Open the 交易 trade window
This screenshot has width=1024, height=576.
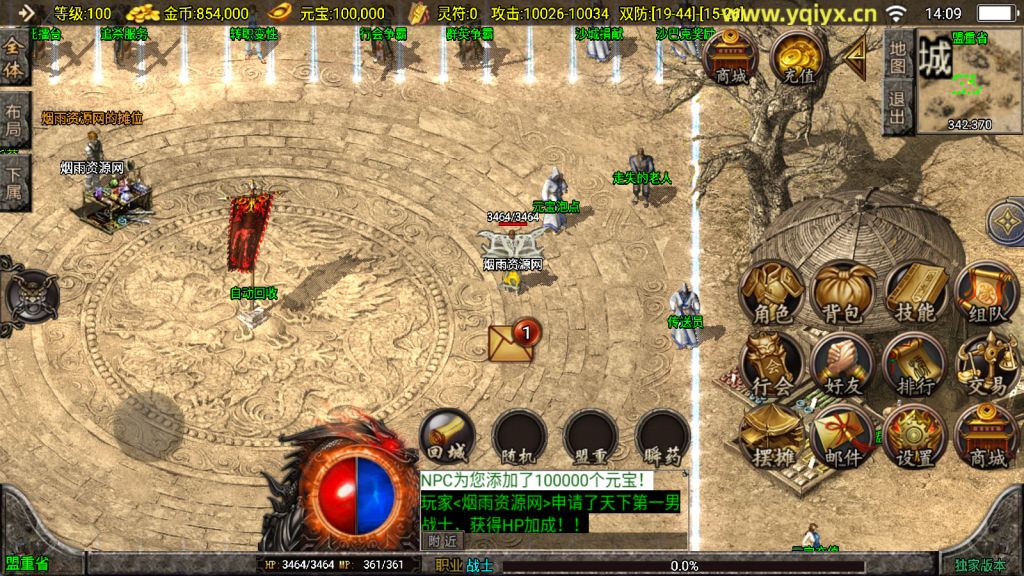click(985, 366)
